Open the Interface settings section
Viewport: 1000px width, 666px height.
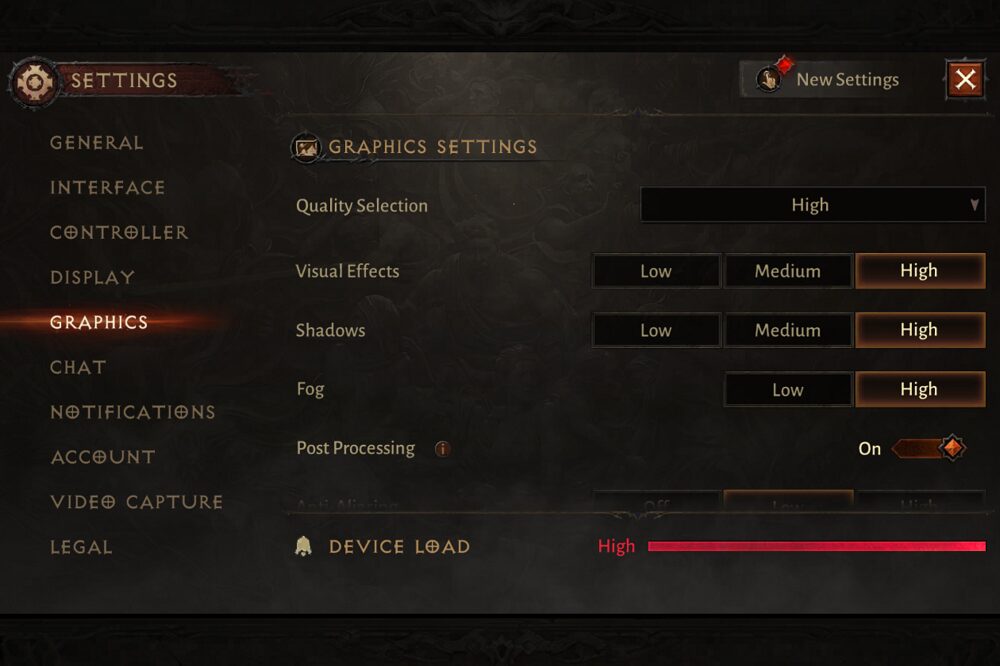click(x=108, y=188)
